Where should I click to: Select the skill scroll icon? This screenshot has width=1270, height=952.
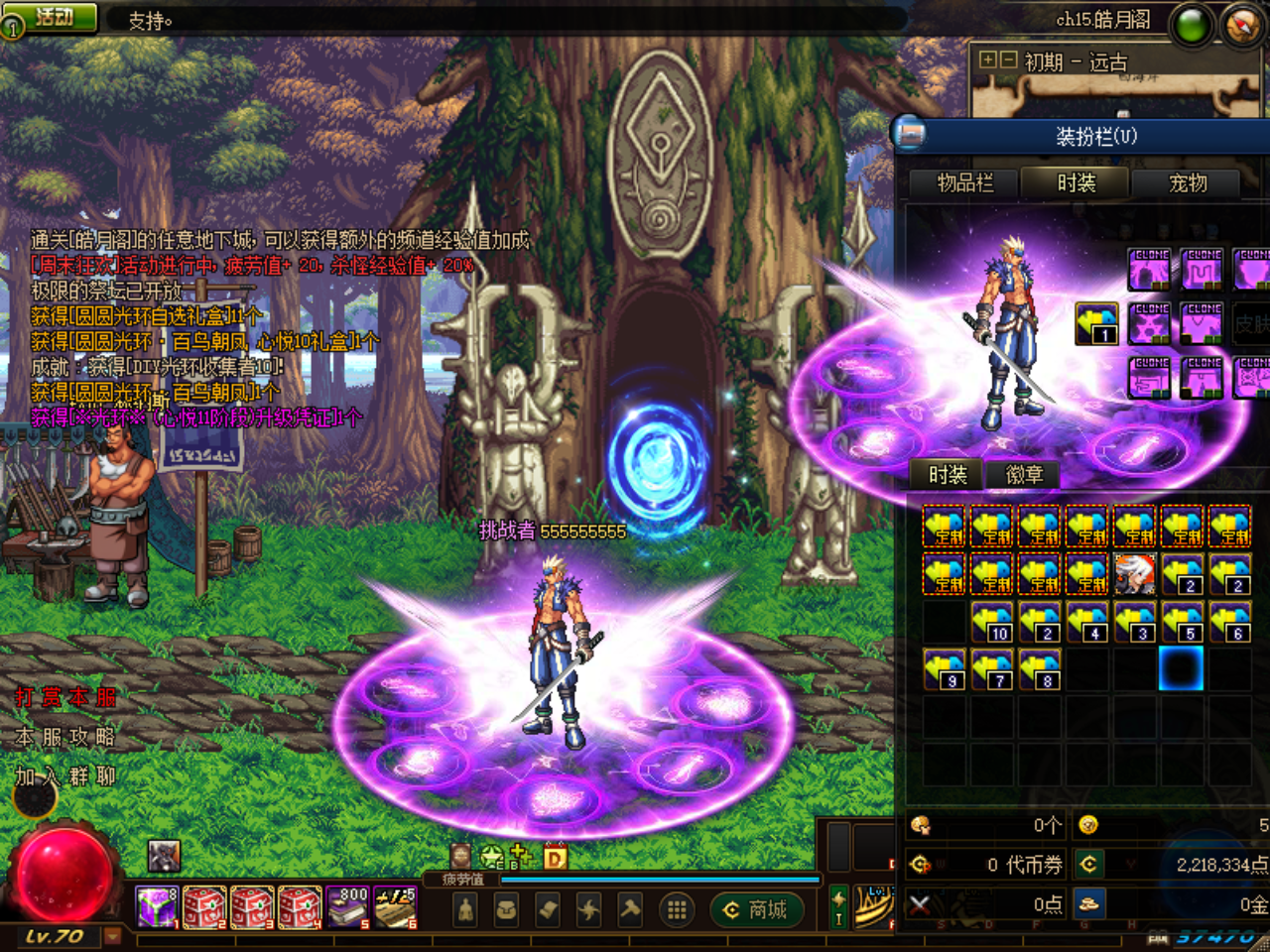(549, 908)
